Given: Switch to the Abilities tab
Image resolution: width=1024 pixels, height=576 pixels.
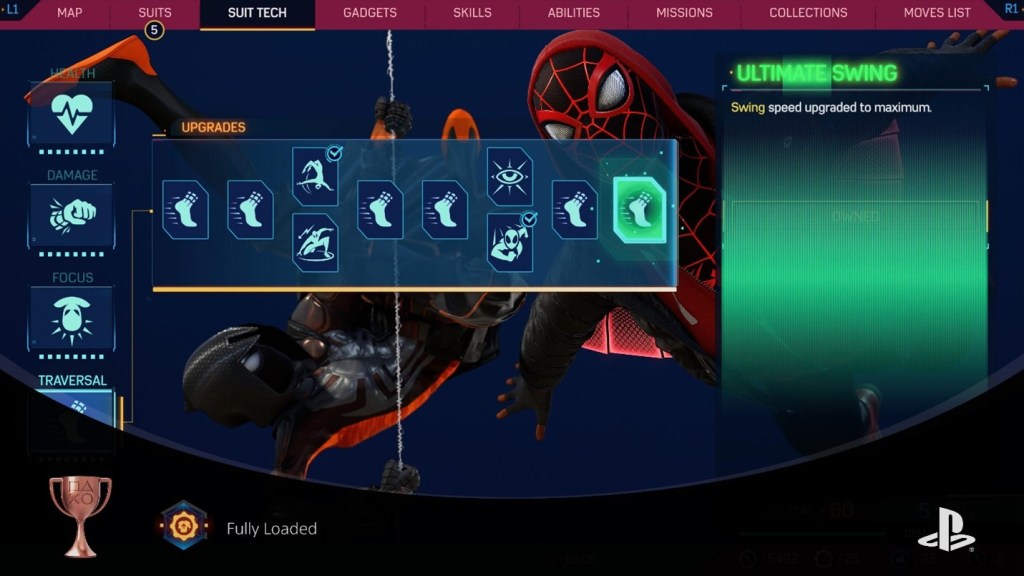Looking at the screenshot, I should 573,13.
